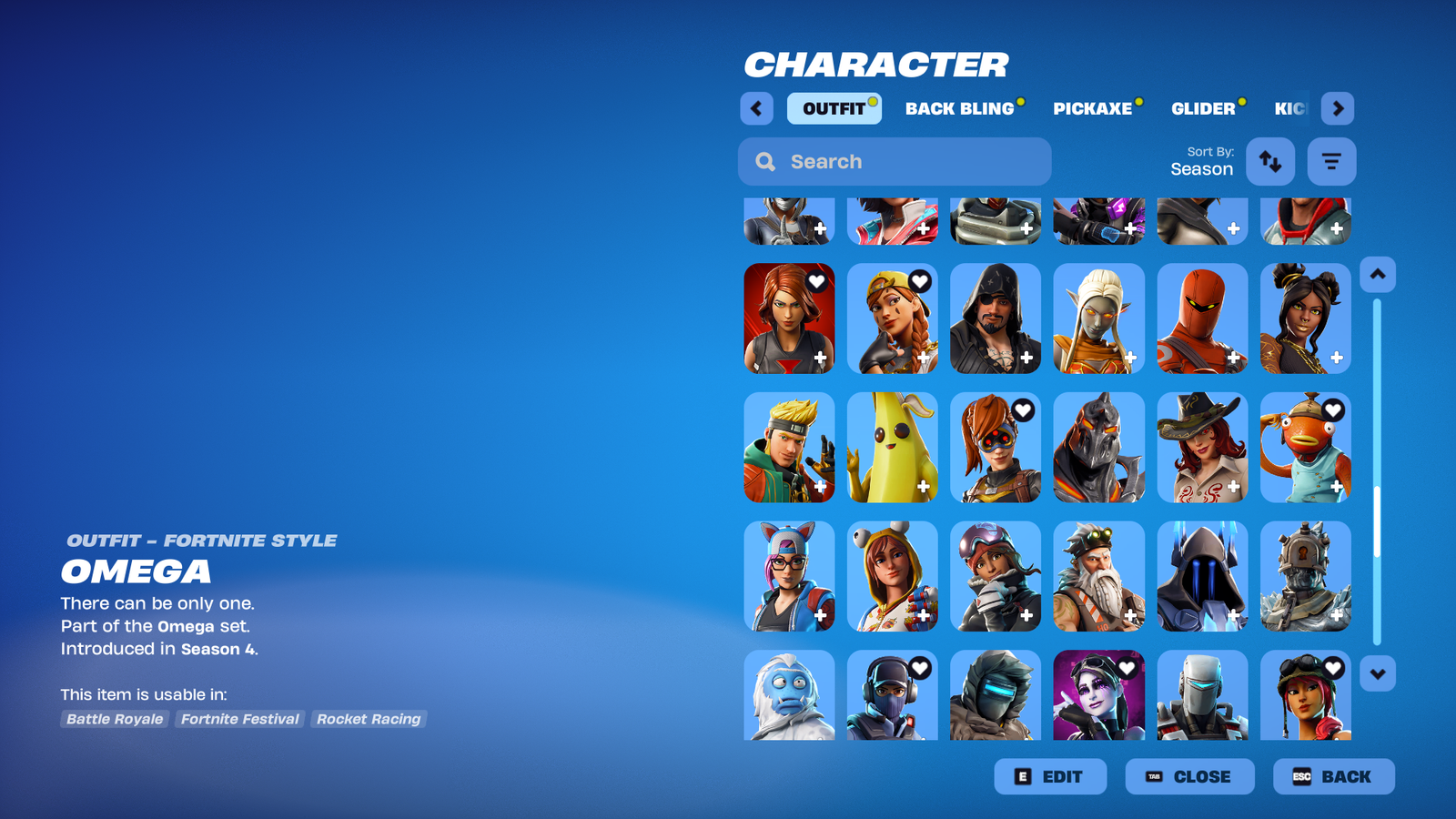Pick the dark hooded Ice King outfit
Screen dimensions: 1456x819
point(1201,576)
